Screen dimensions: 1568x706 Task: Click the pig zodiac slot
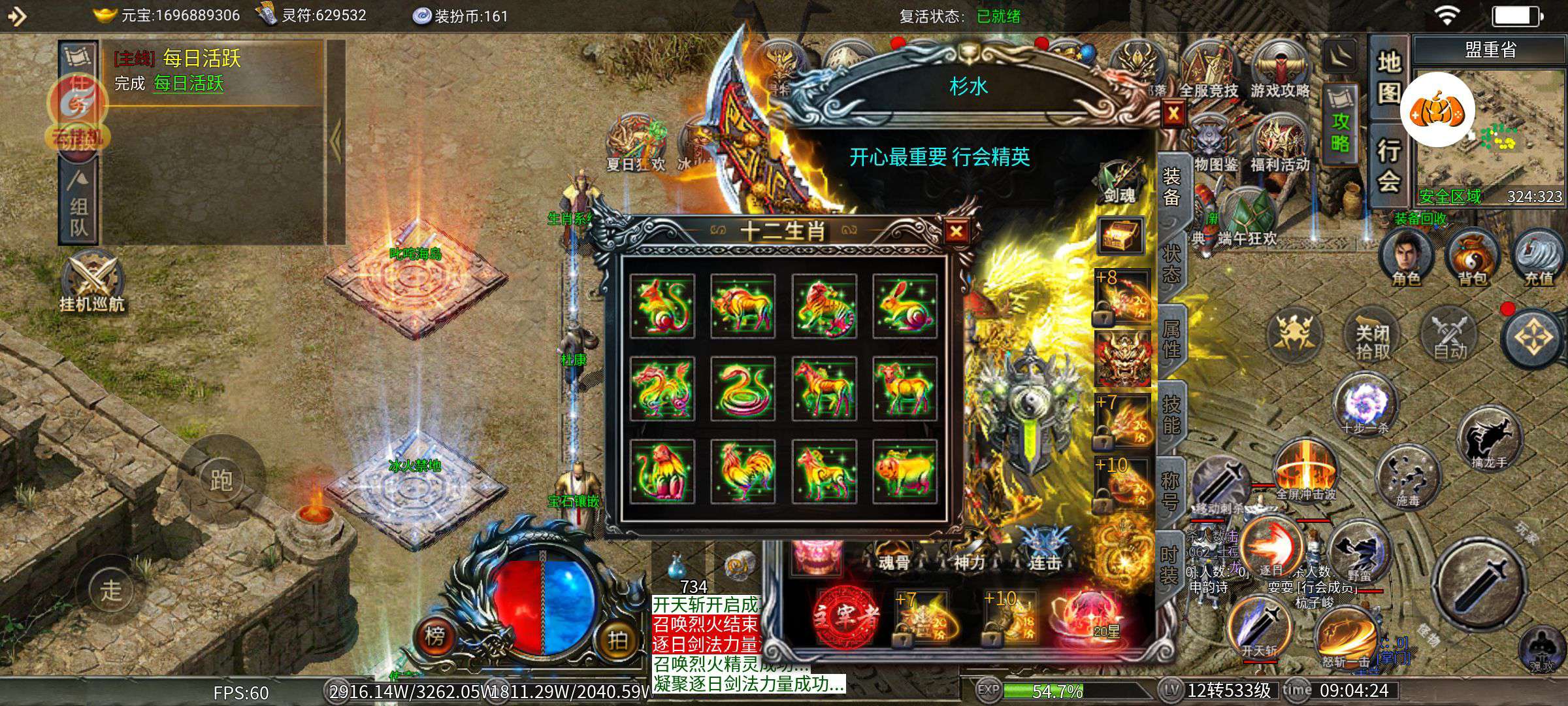click(x=905, y=471)
